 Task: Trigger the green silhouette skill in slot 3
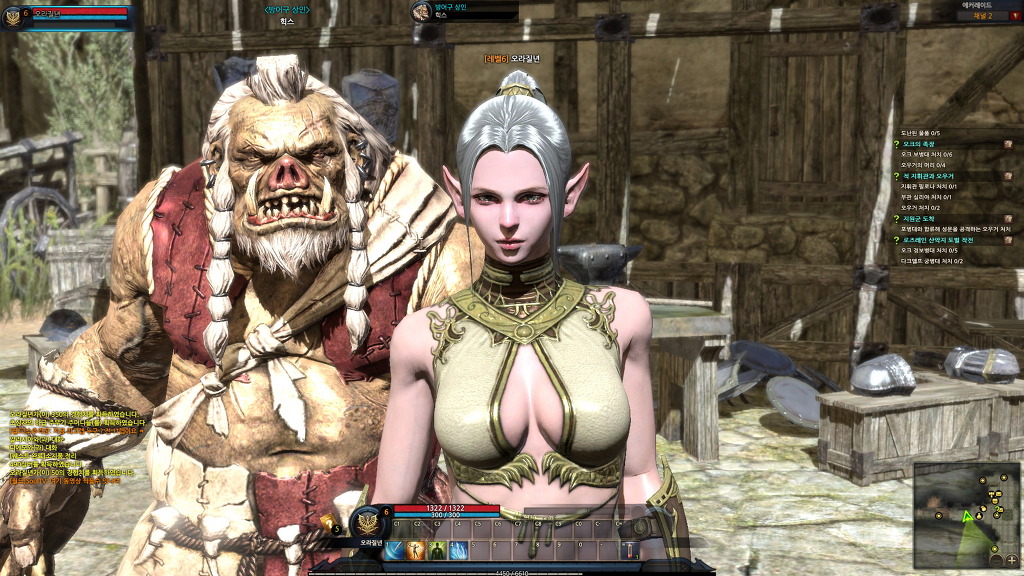coord(438,550)
